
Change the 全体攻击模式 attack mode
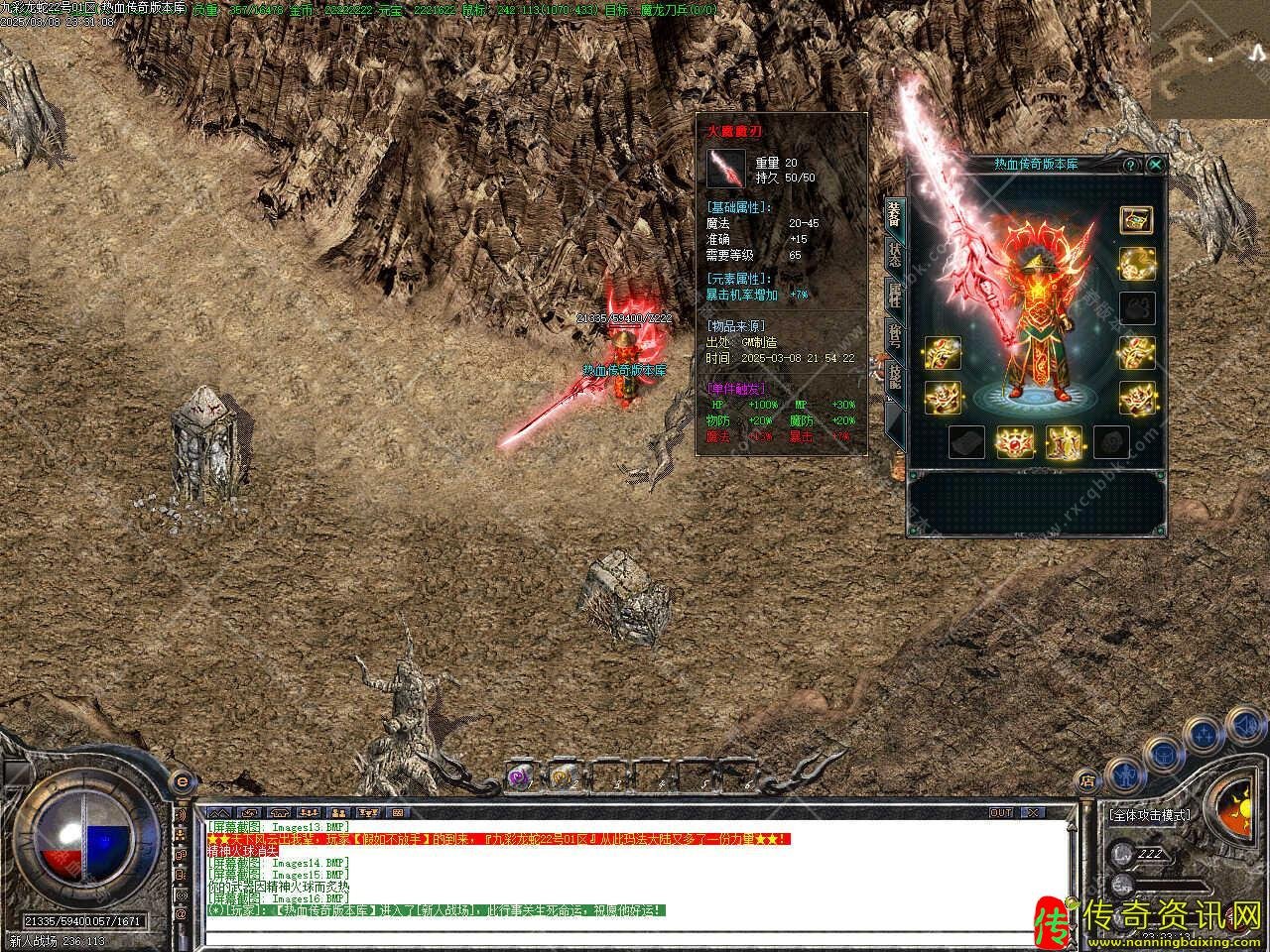tap(1151, 815)
